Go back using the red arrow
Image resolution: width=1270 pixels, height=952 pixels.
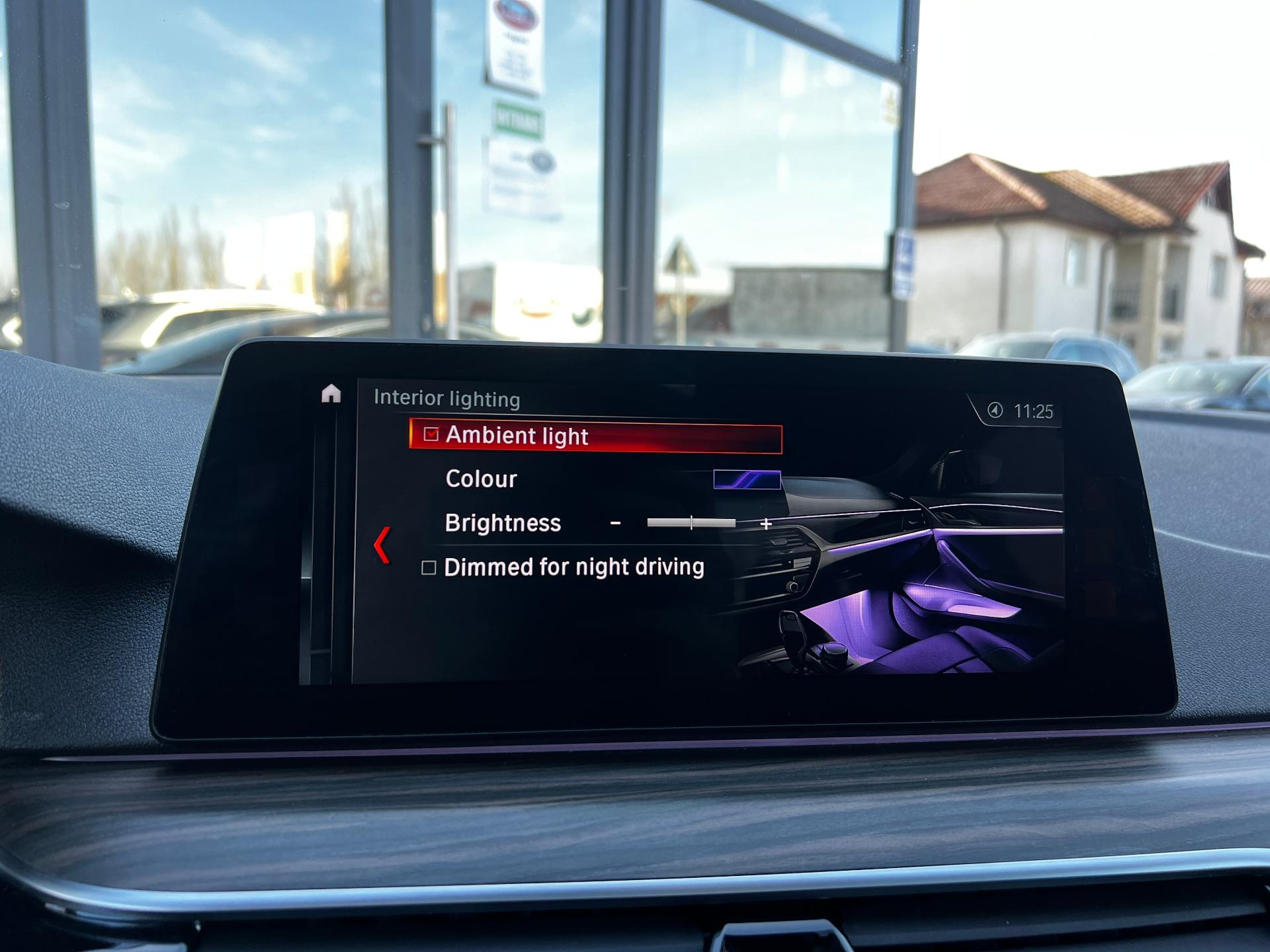[382, 545]
